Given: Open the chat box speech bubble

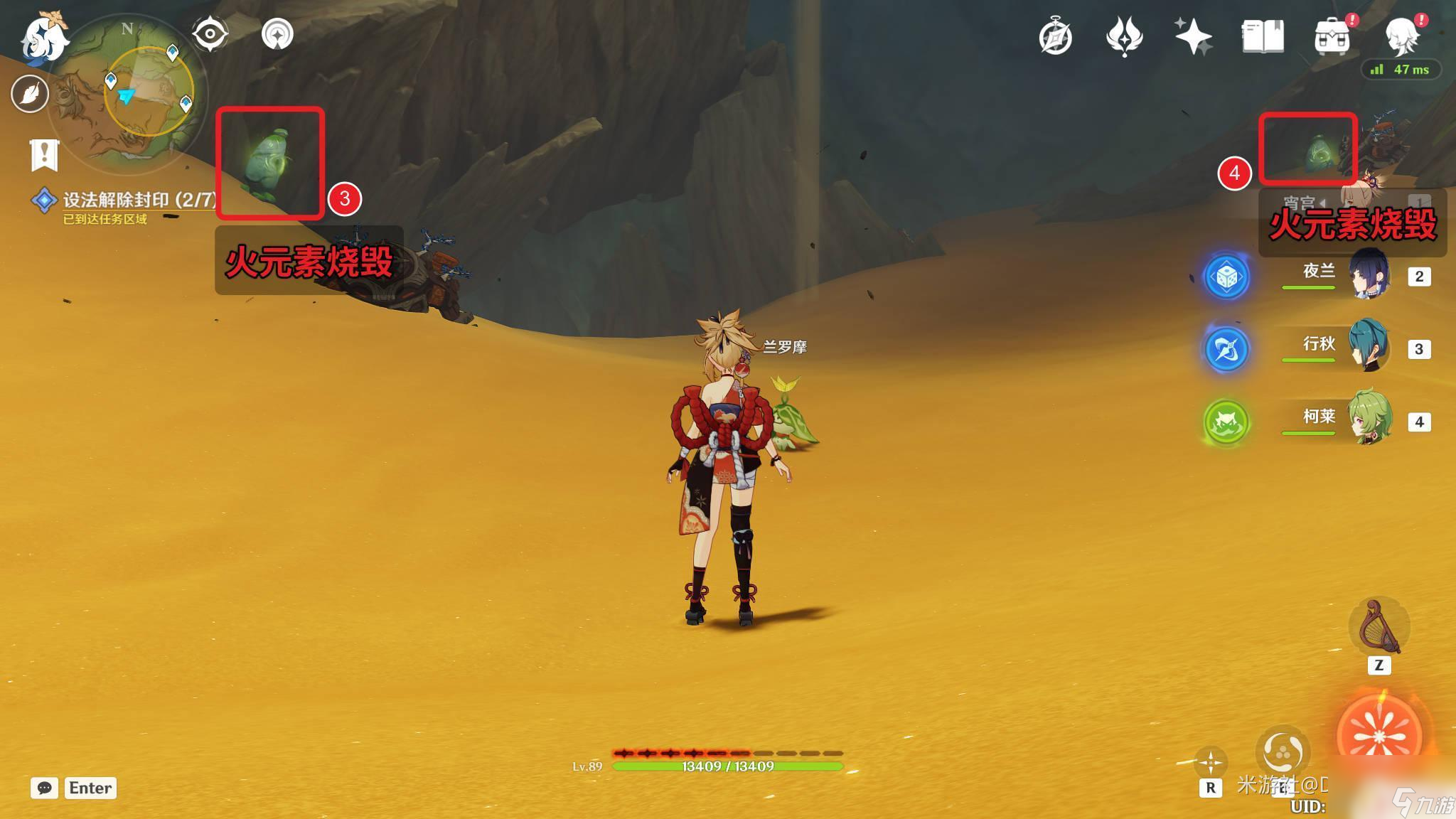Looking at the screenshot, I should pyautogui.click(x=44, y=788).
